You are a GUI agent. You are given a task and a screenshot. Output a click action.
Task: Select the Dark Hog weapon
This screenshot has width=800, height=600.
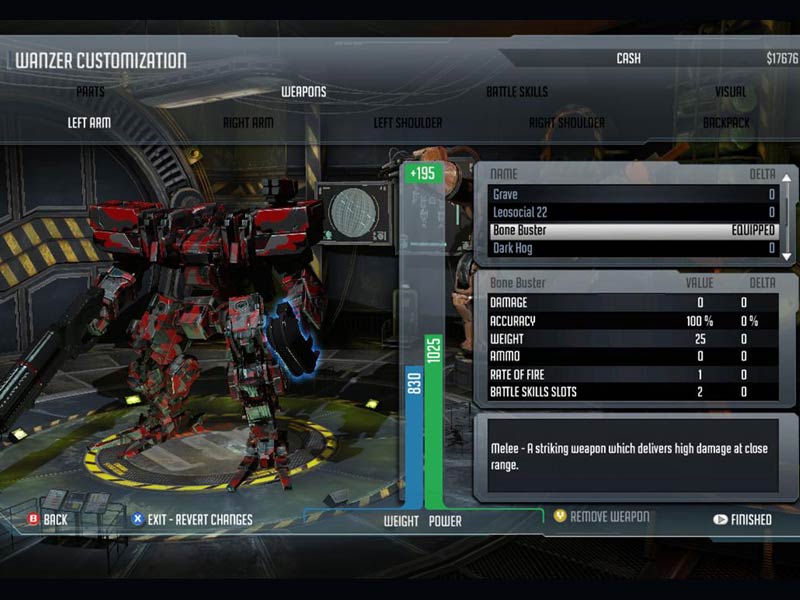tap(632, 248)
